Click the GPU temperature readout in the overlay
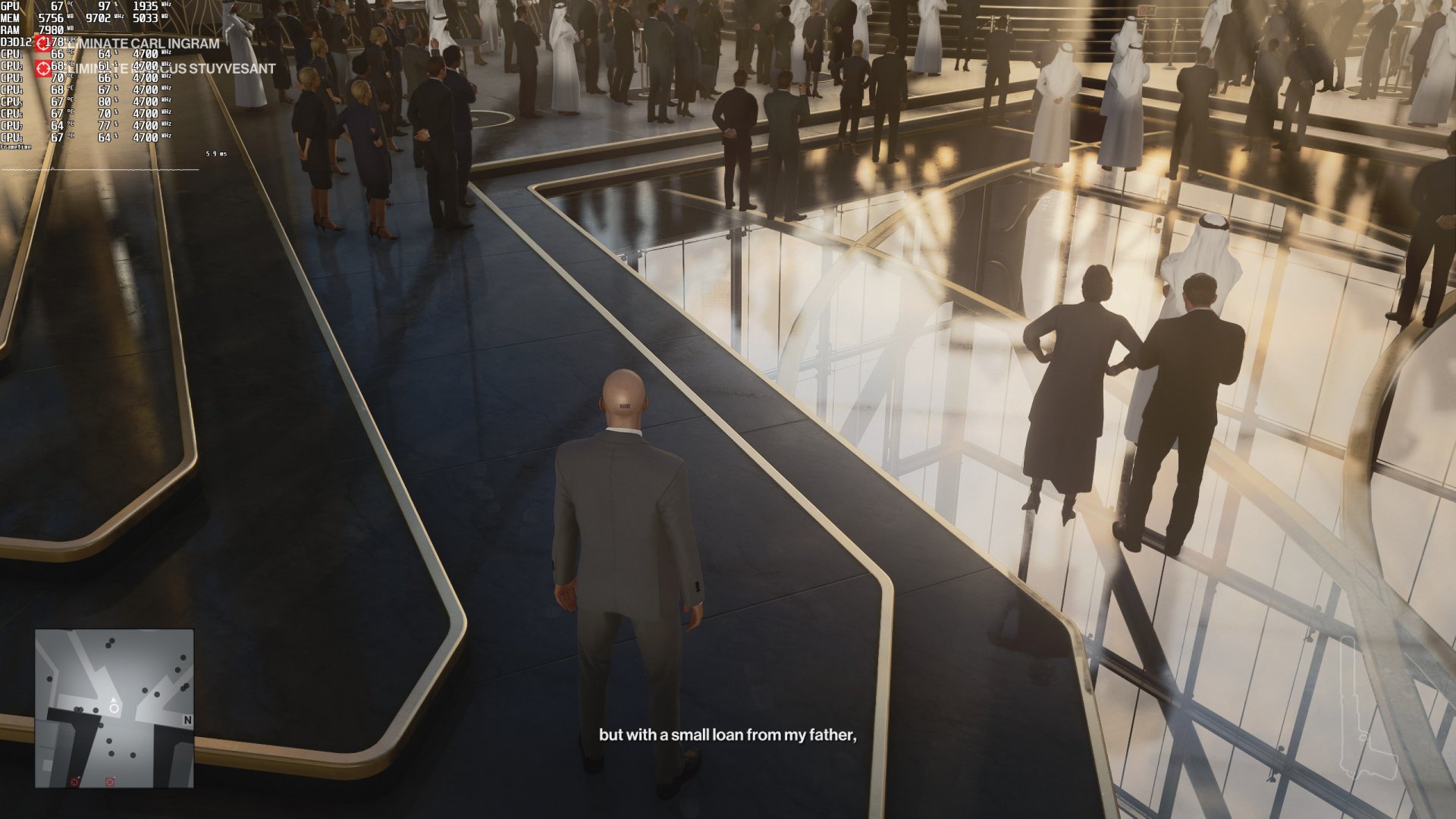 pos(58,6)
